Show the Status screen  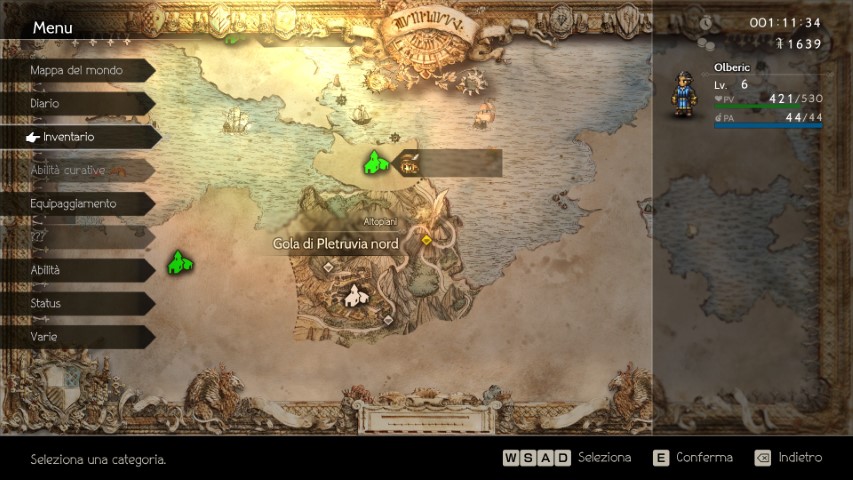pyautogui.click(x=76, y=303)
